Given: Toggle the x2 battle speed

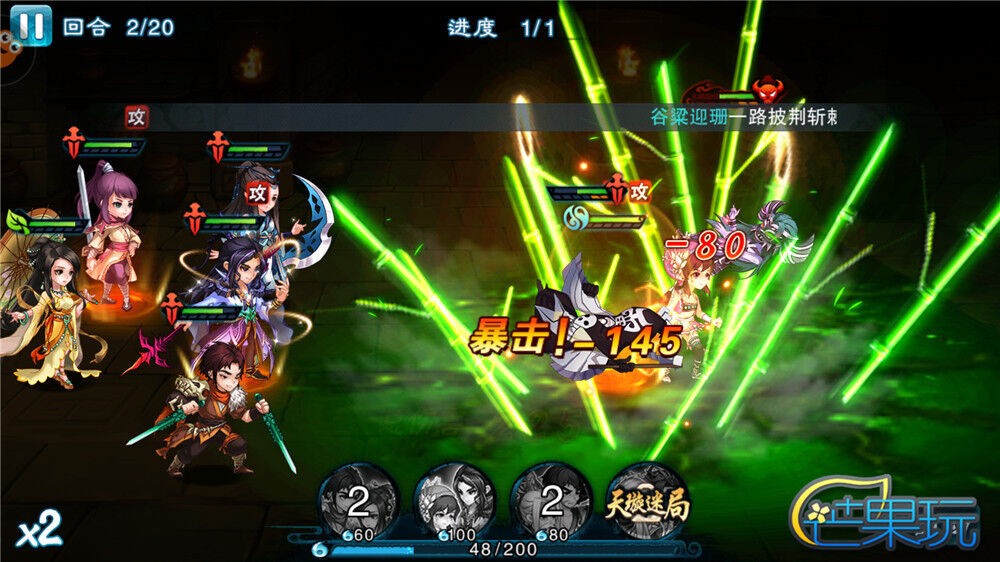Looking at the screenshot, I should [x=39, y=531].
